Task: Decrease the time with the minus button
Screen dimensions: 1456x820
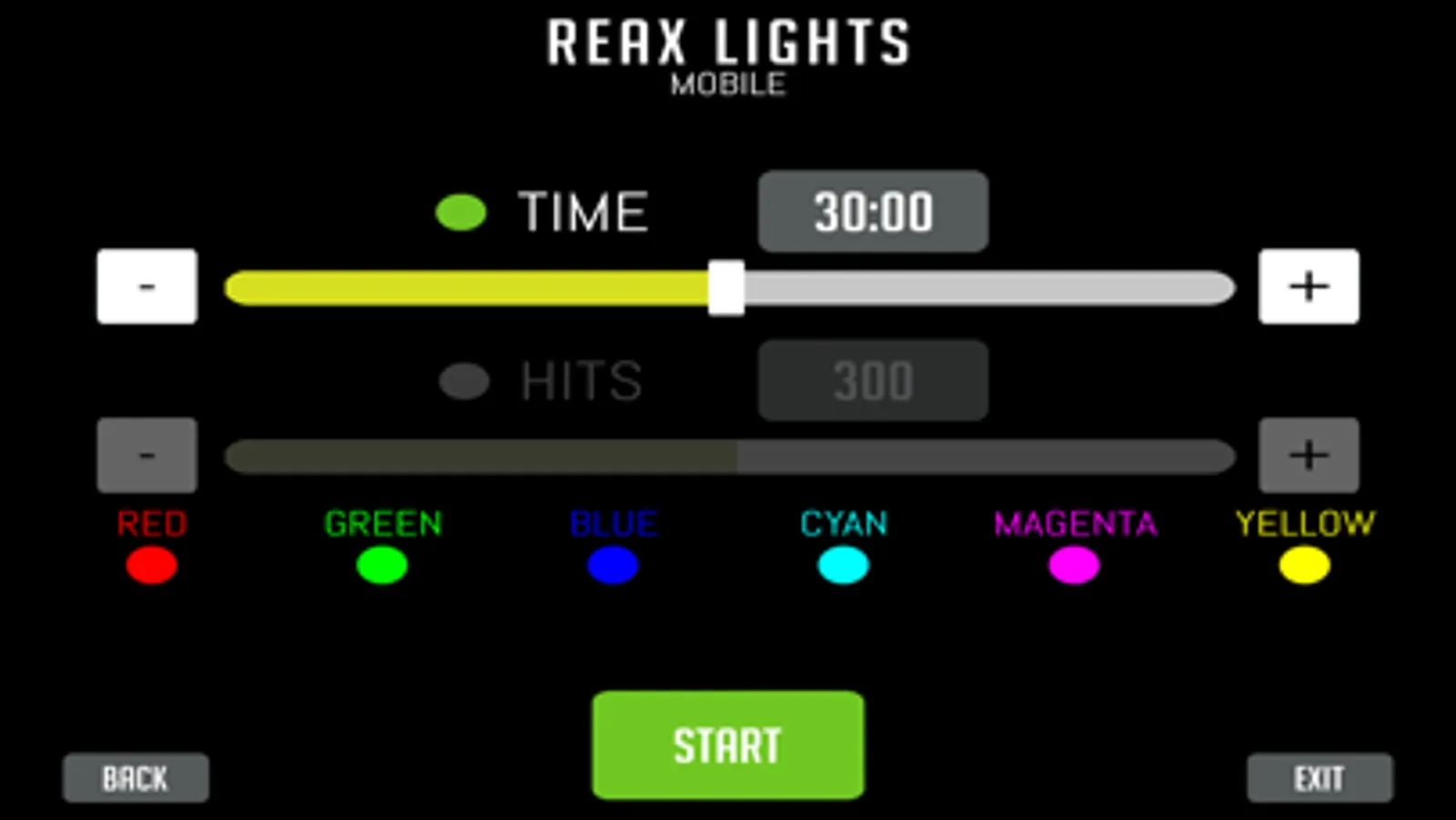Action: click(x=146, y=286)
